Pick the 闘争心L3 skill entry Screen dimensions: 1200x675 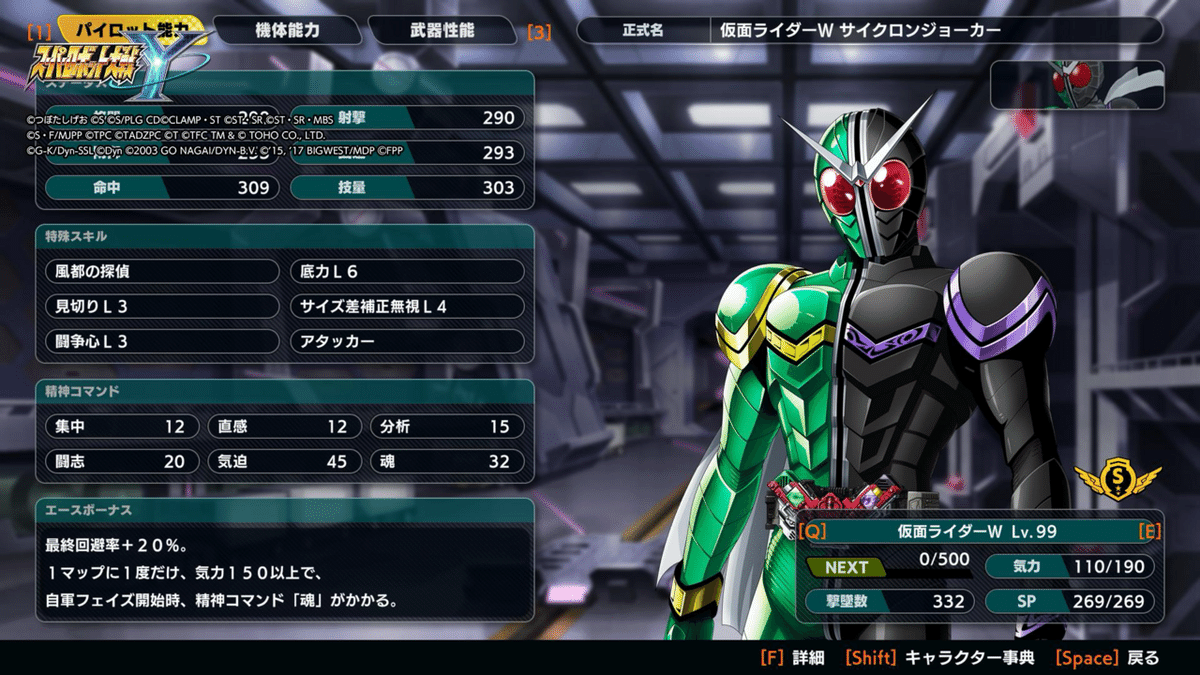click(x=162, y=341)
